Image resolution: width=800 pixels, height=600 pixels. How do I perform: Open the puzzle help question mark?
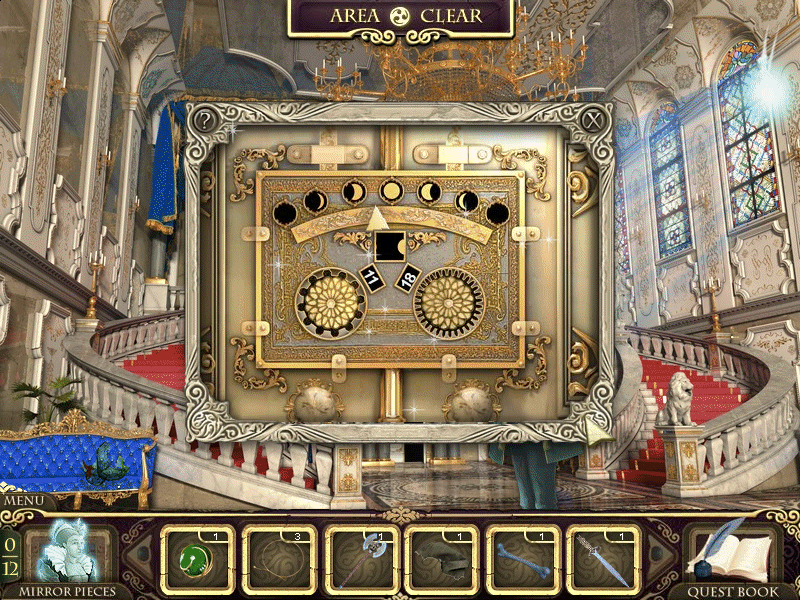pos(205,121)
